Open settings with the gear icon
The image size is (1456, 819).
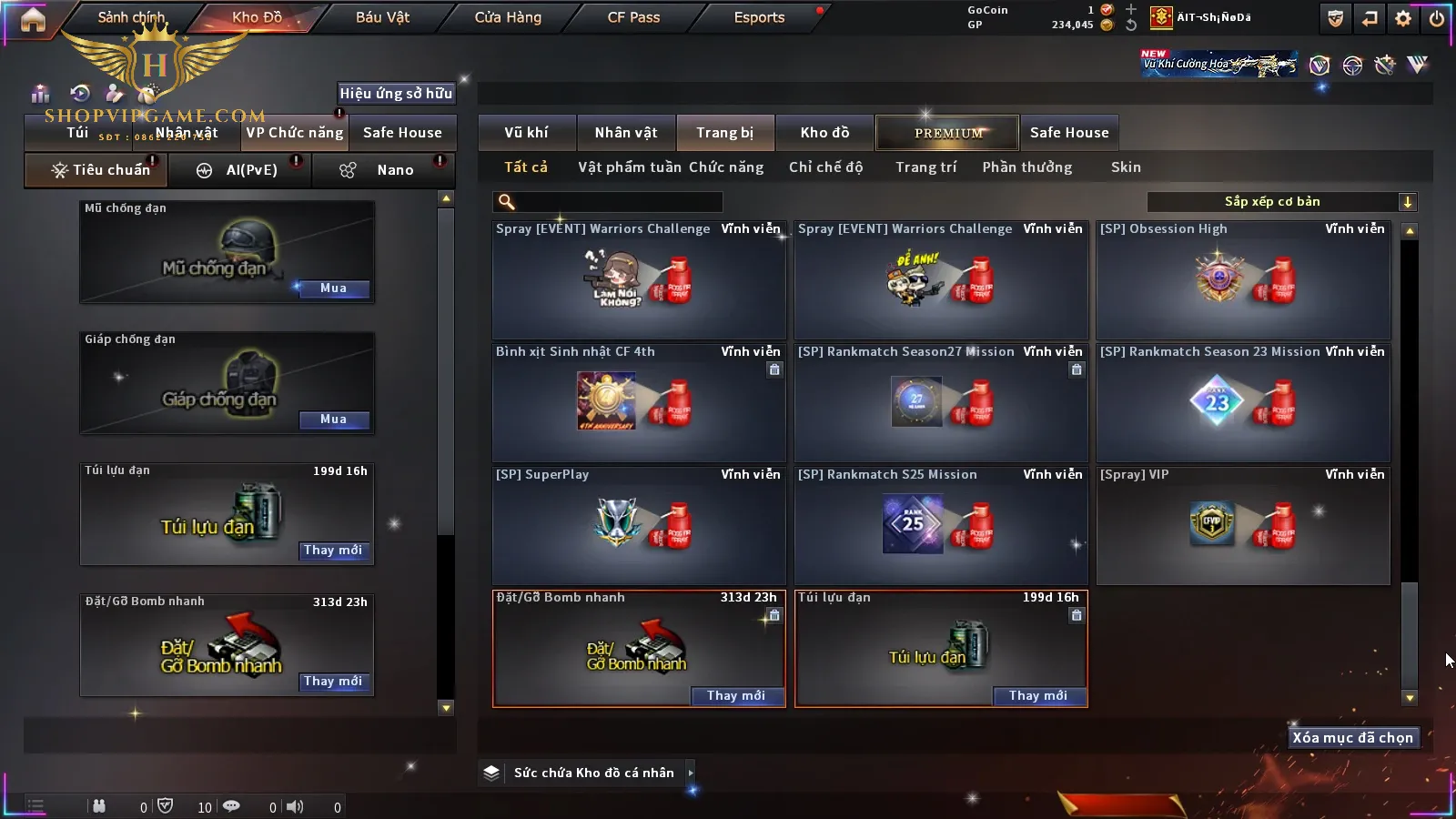click(x=1403, y=18)
